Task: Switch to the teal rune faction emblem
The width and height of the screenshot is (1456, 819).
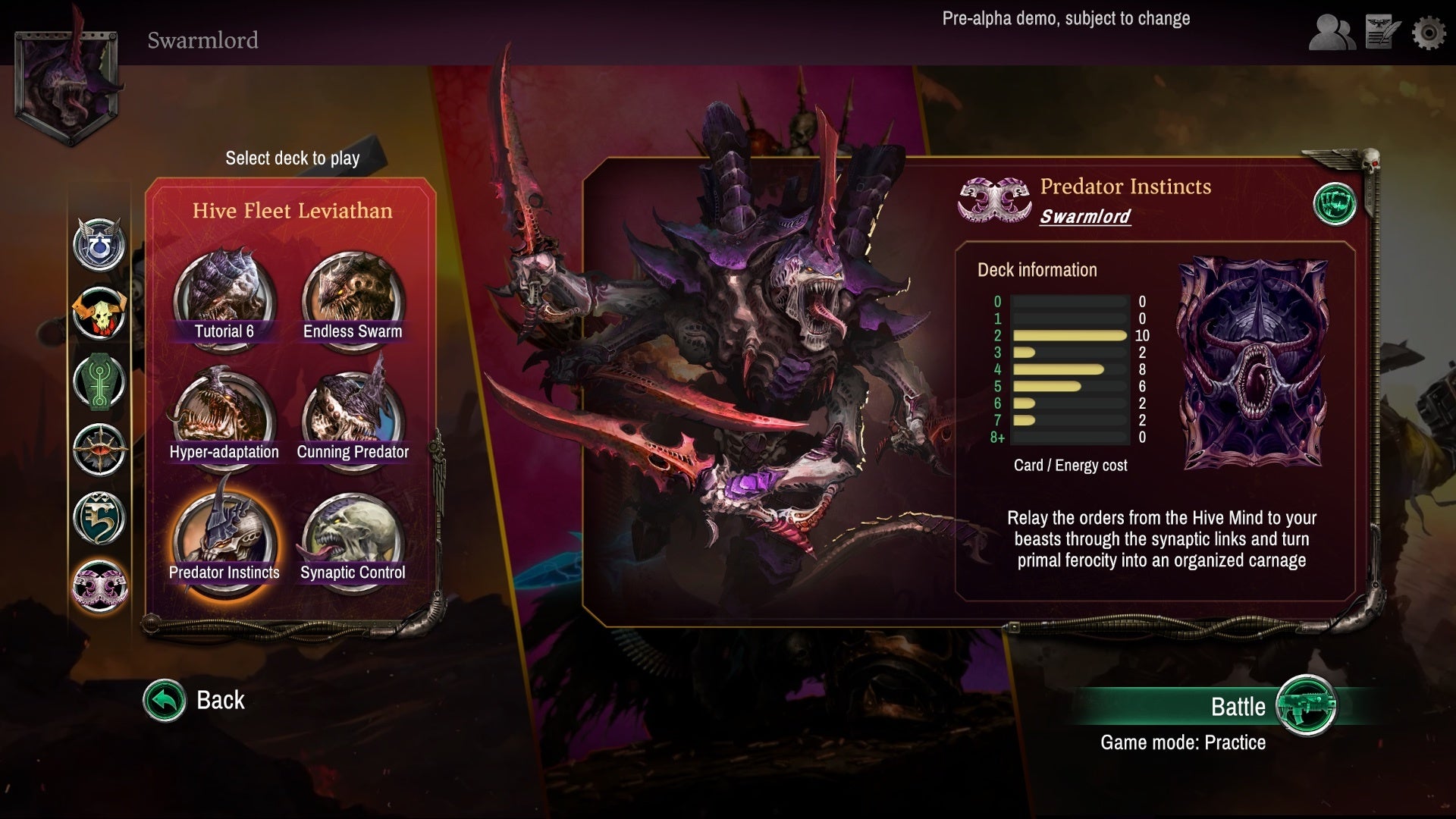Action: (99, 517)
